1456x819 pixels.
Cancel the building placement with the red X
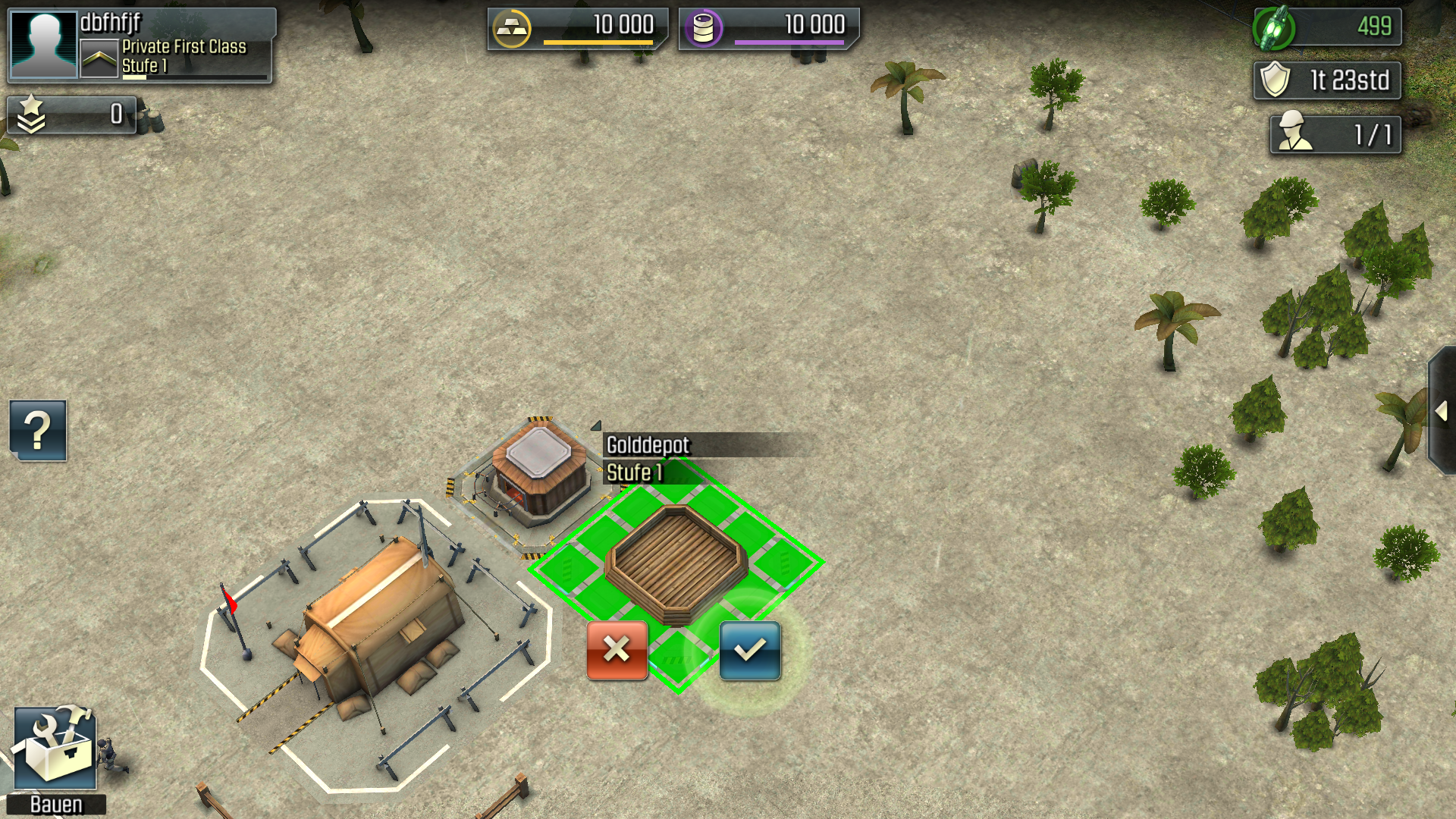(x=617, y=651)
